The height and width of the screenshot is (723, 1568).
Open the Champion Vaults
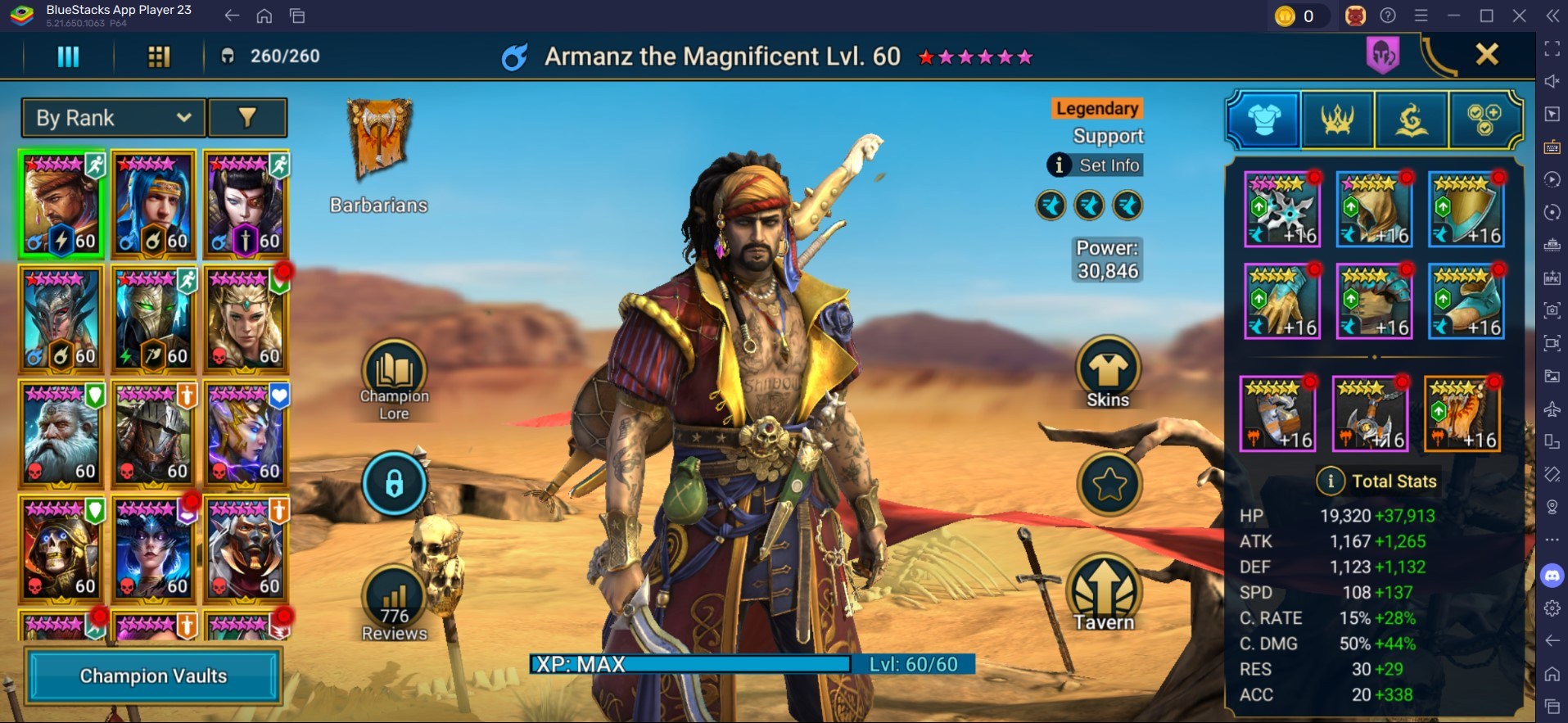click(153, 676)
